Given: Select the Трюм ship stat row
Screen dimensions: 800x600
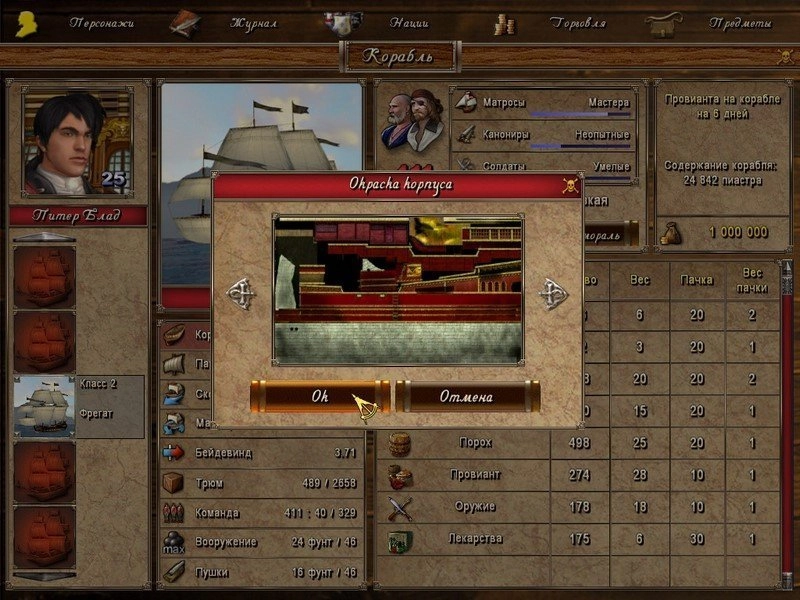Looking at the screenshot, I should pyautogui.click(x=262, y=483).
